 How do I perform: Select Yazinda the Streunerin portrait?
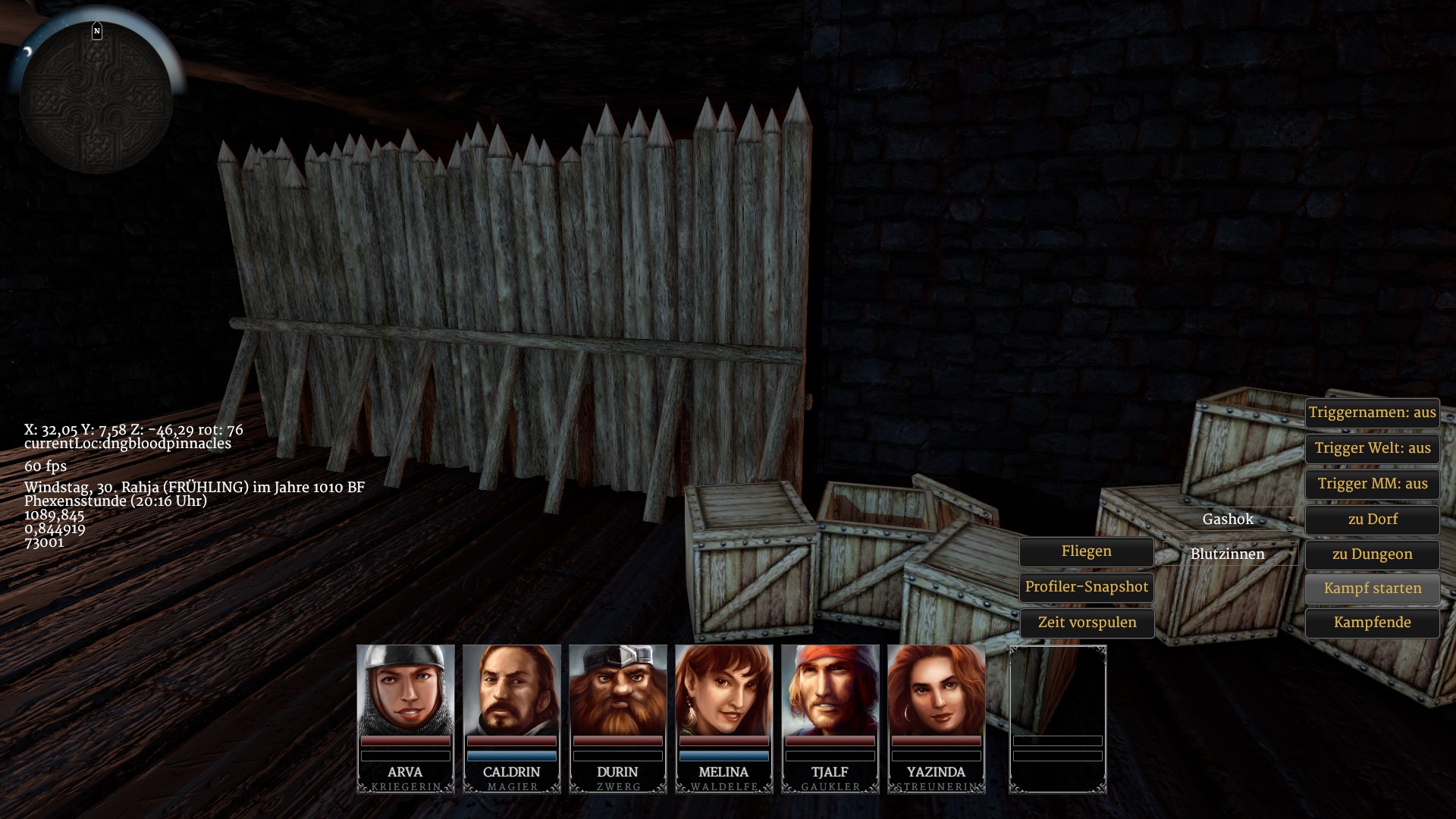937,690
